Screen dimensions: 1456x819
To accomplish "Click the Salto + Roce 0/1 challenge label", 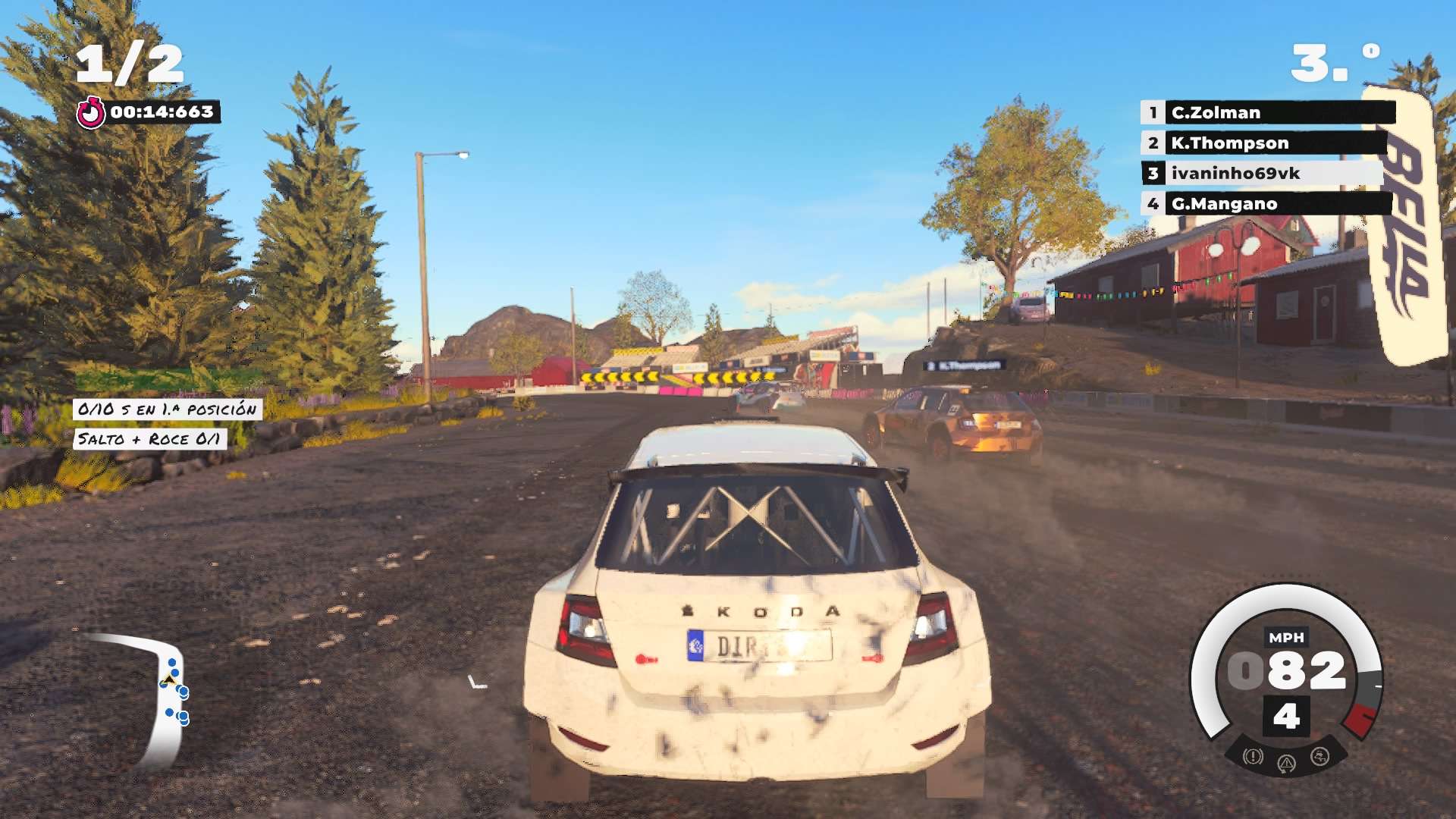I will click(x=149, y=438).
